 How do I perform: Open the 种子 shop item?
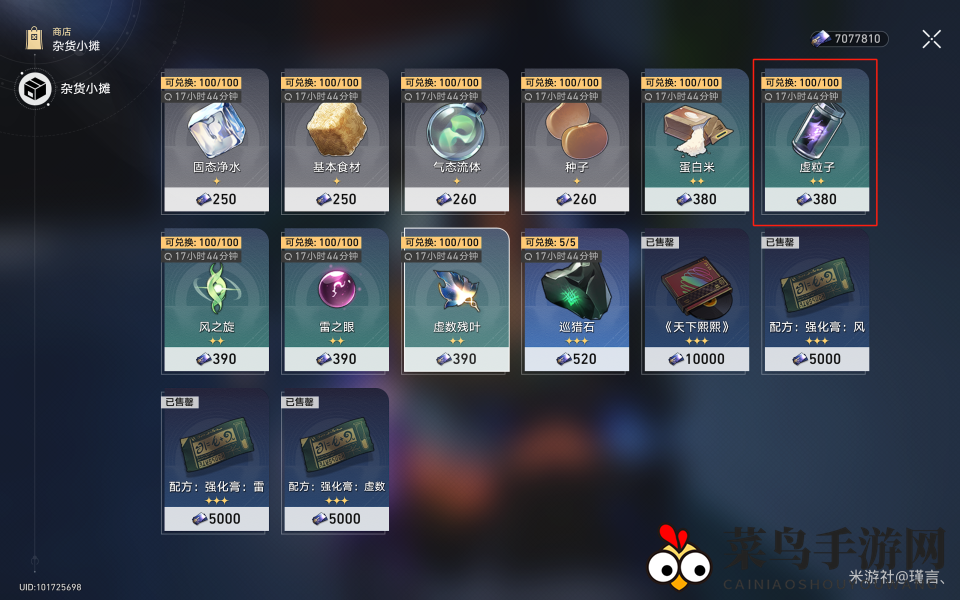tap(575, 140)
